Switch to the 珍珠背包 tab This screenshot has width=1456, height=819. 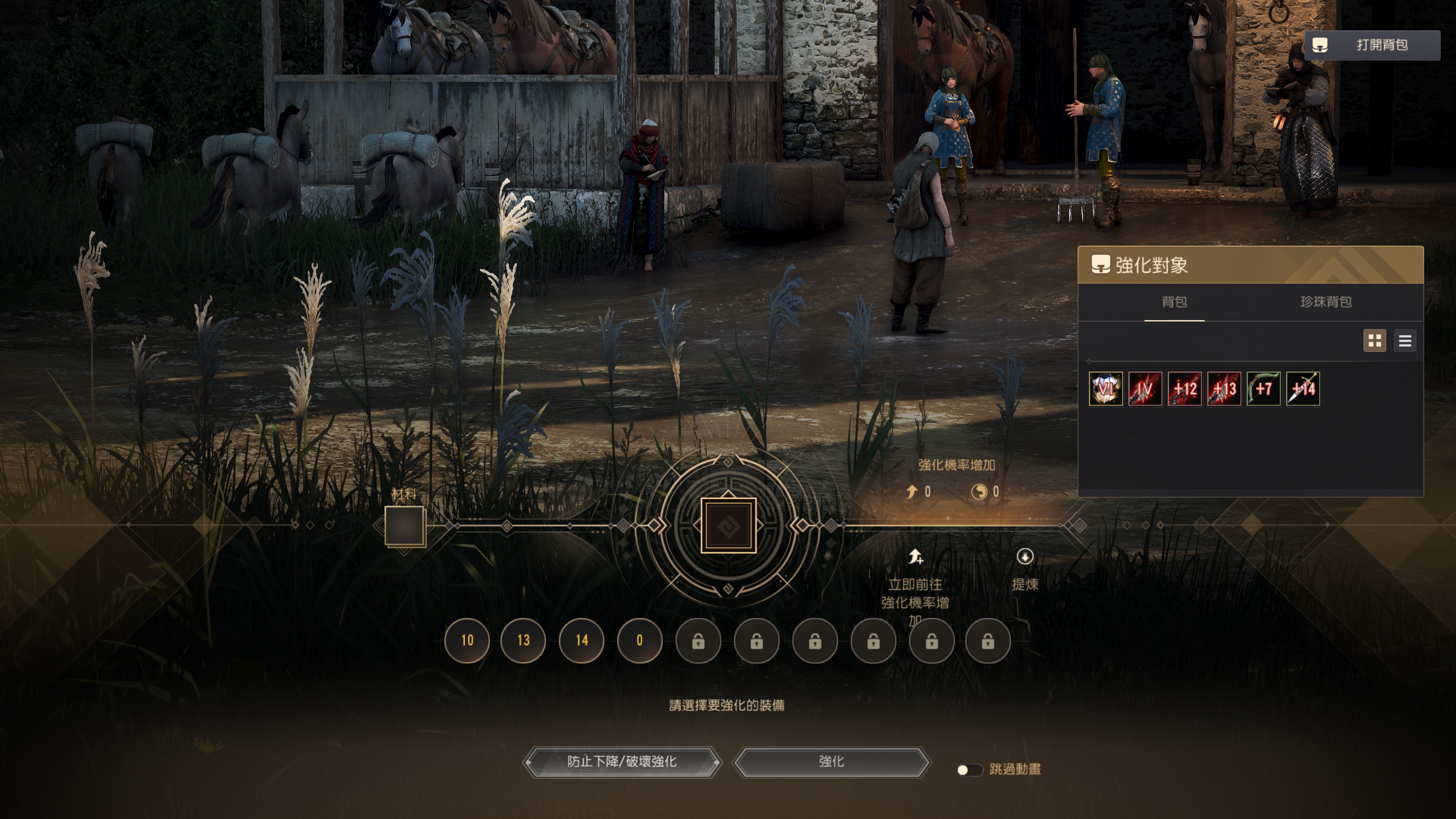(1326, 302)
